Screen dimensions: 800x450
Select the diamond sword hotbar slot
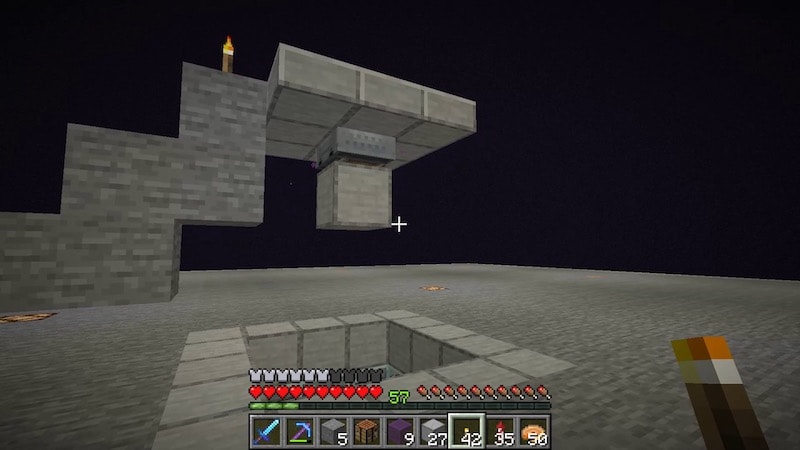tap(264, 431)
